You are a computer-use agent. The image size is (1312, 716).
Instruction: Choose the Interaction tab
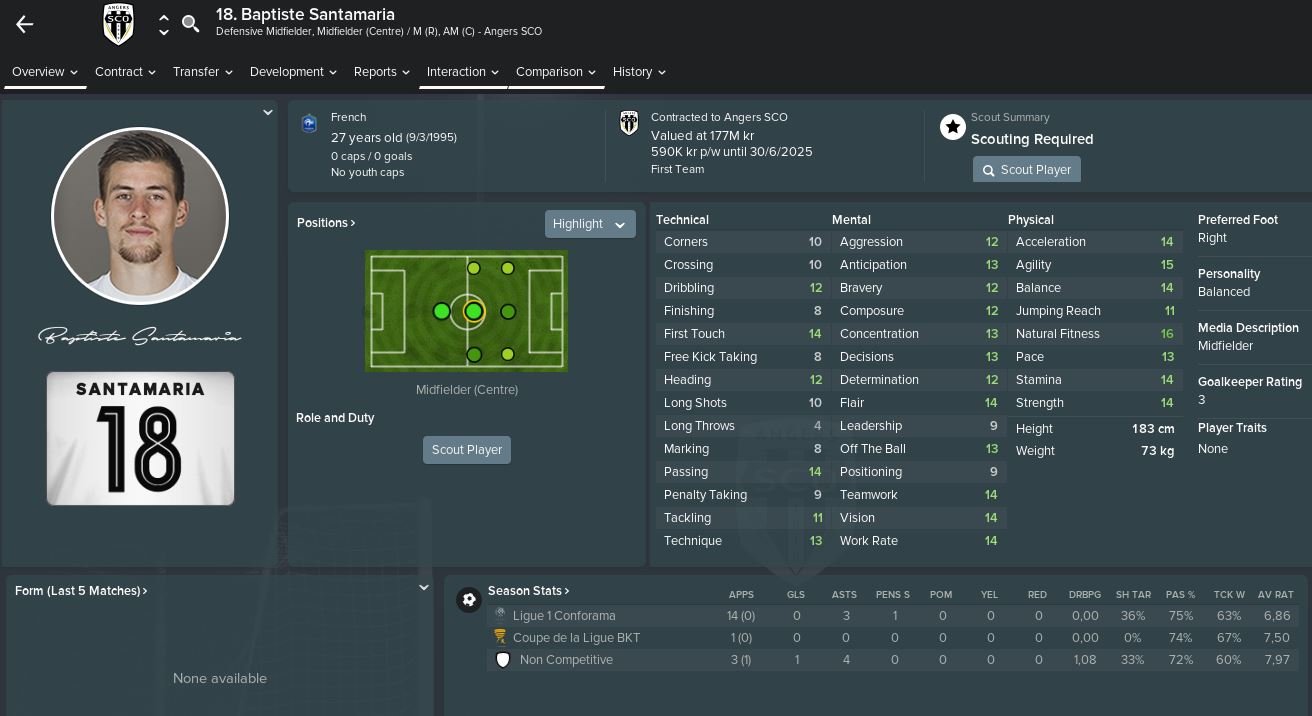tap(462, 72)
